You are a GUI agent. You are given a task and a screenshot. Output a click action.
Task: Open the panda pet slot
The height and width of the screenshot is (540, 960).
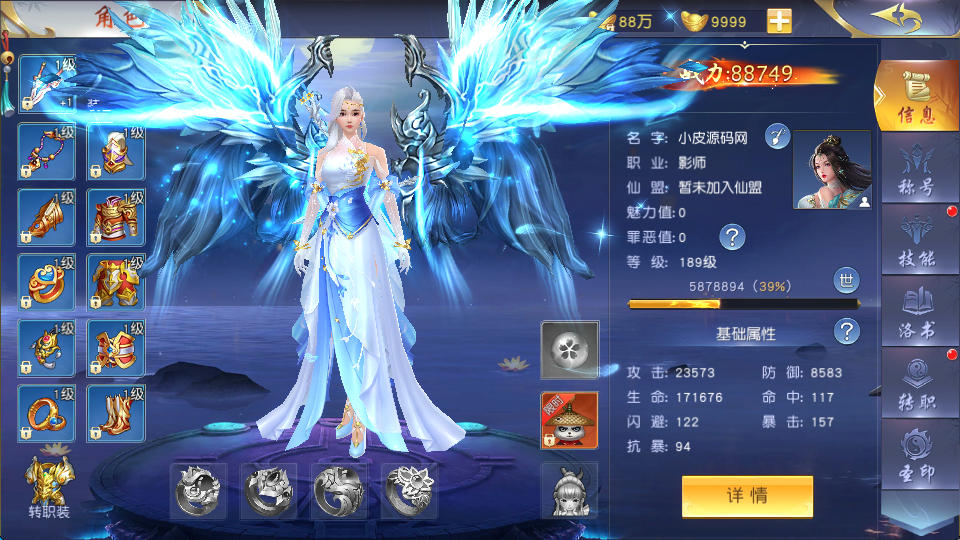[x=569, y=420]
